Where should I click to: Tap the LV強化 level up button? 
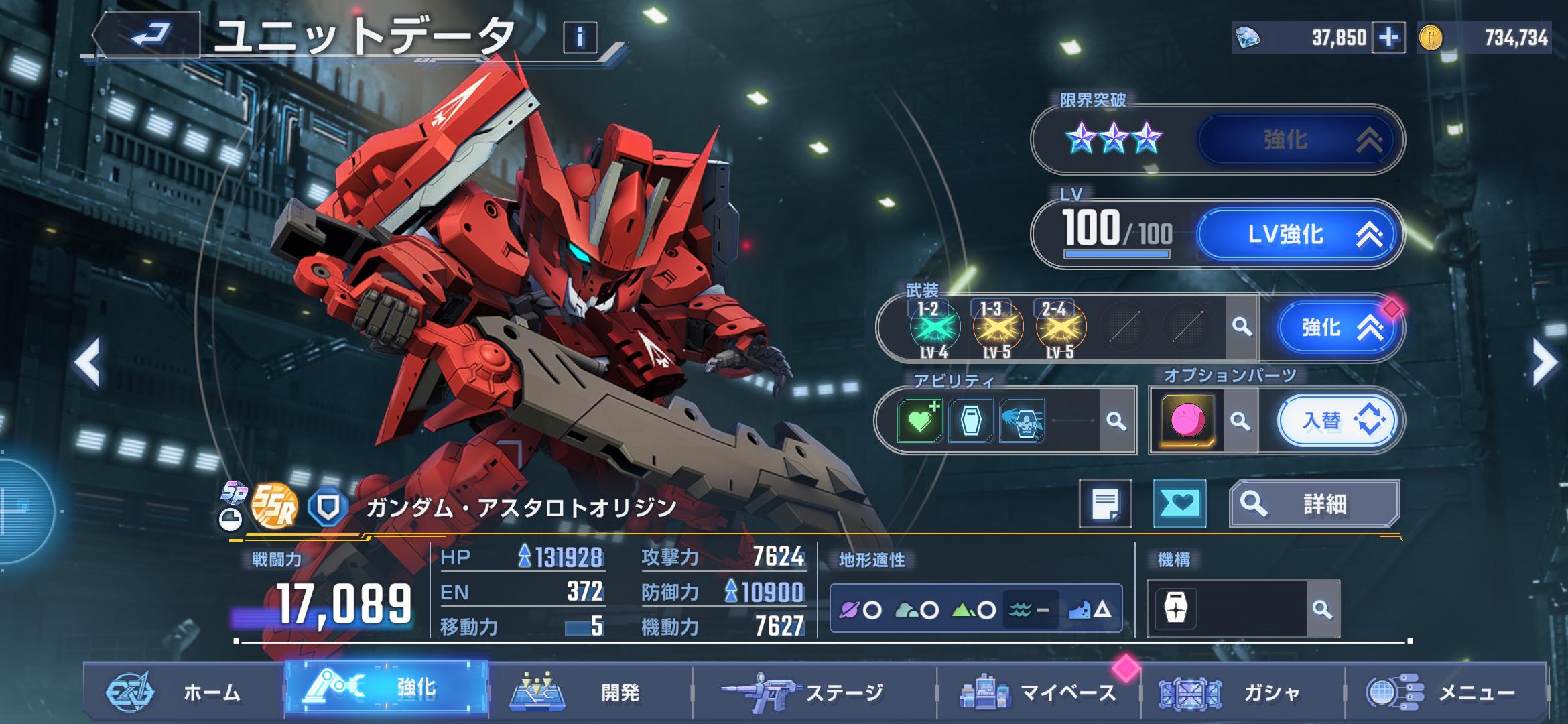[1297, 235]
